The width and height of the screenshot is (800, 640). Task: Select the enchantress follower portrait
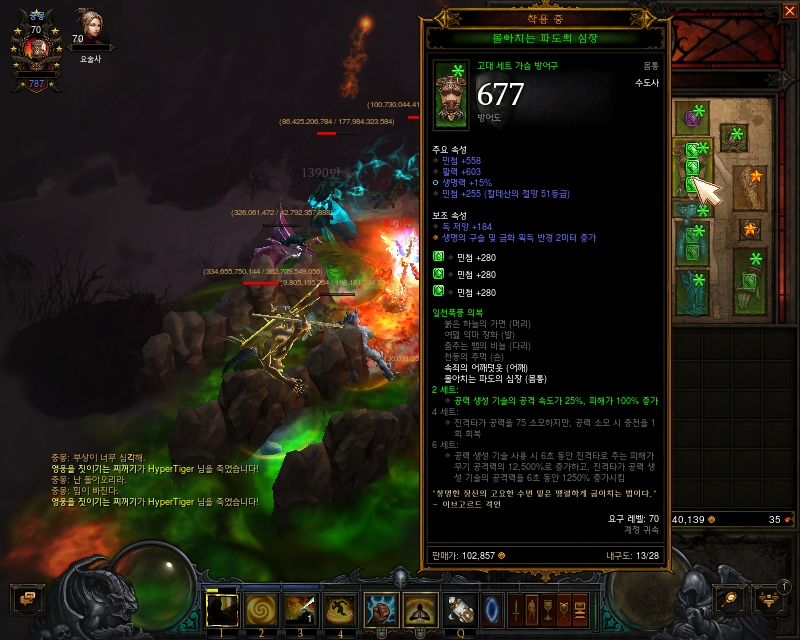91,30
